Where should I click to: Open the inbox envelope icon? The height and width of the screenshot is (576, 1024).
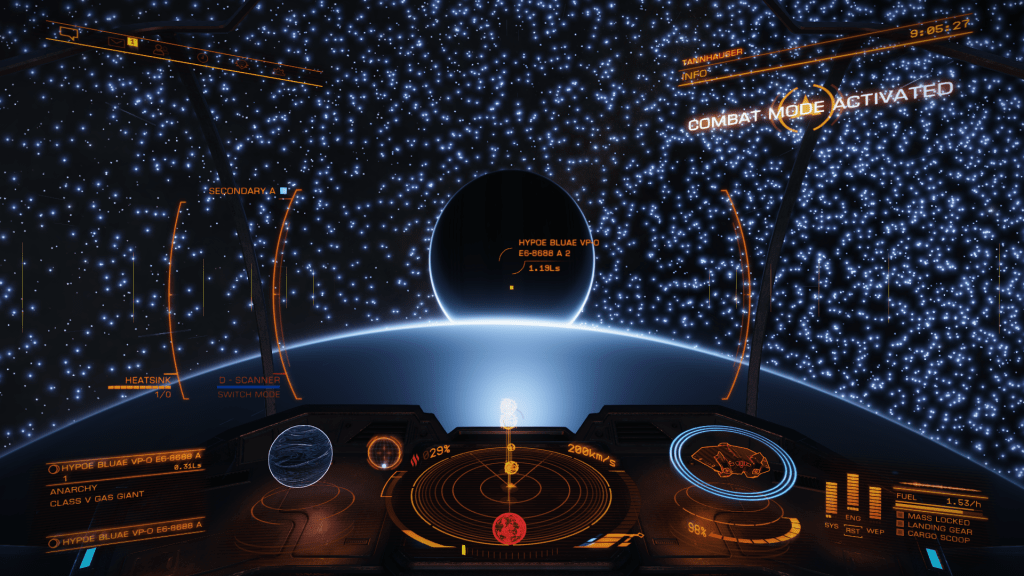coord(115,41)
